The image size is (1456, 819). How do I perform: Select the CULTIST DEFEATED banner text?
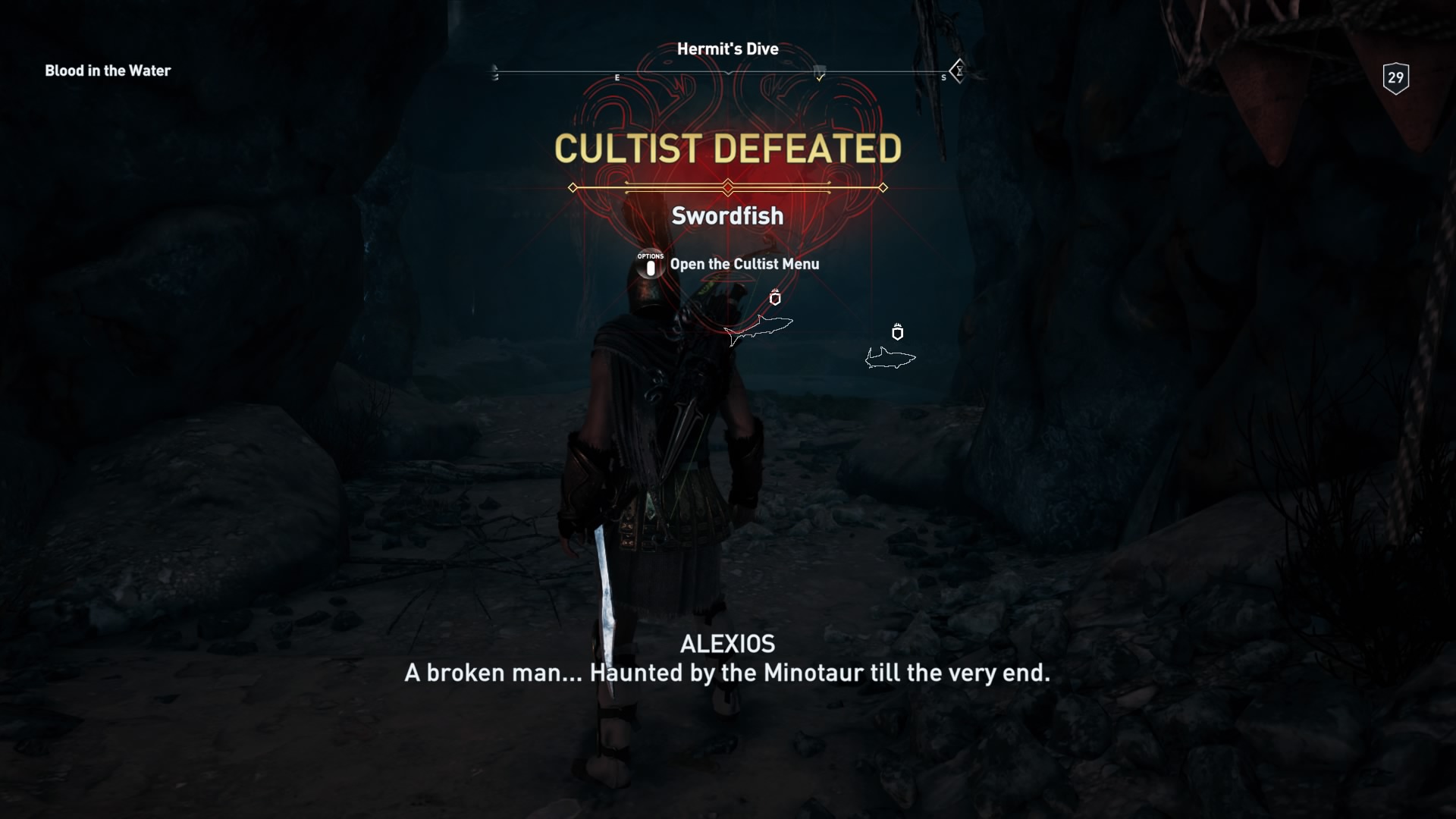727,149
